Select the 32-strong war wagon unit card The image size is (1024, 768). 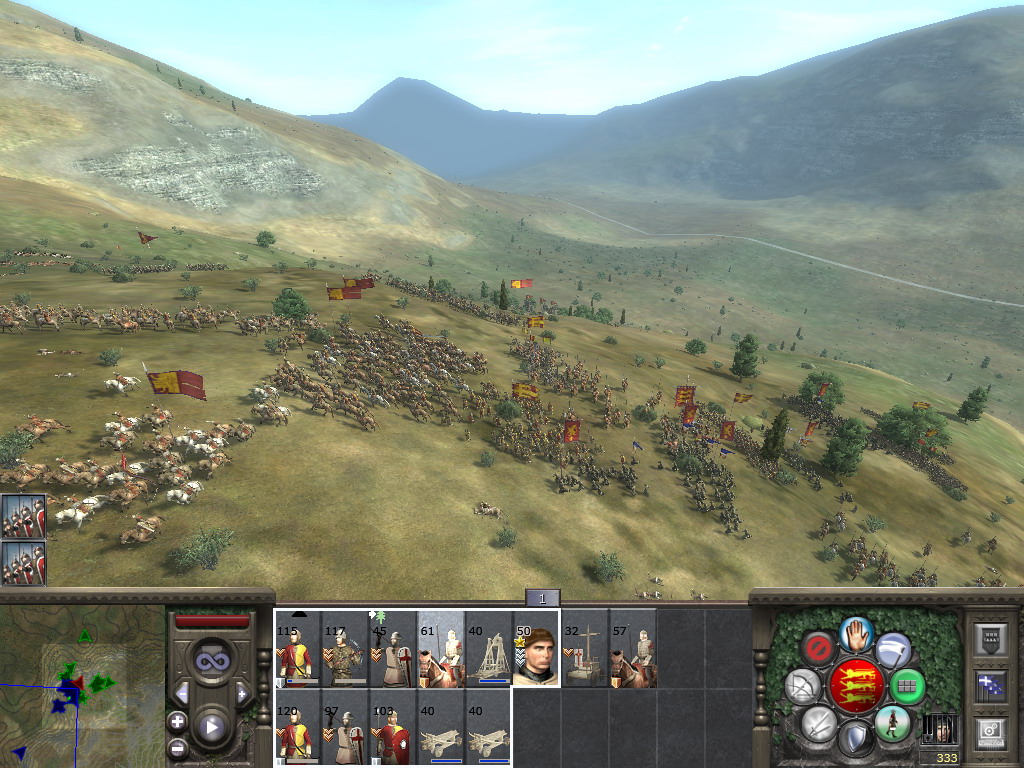pyautogui.click(x=584, y=648)
